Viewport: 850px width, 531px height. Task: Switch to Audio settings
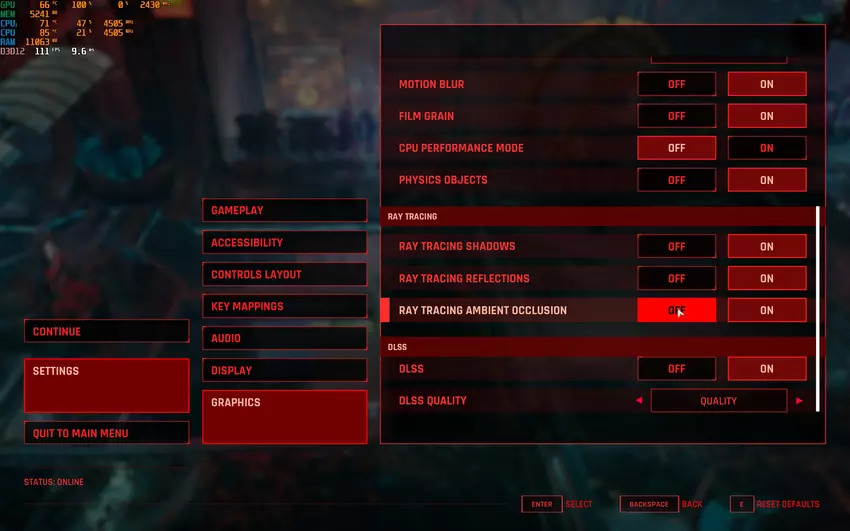point(284,338)
